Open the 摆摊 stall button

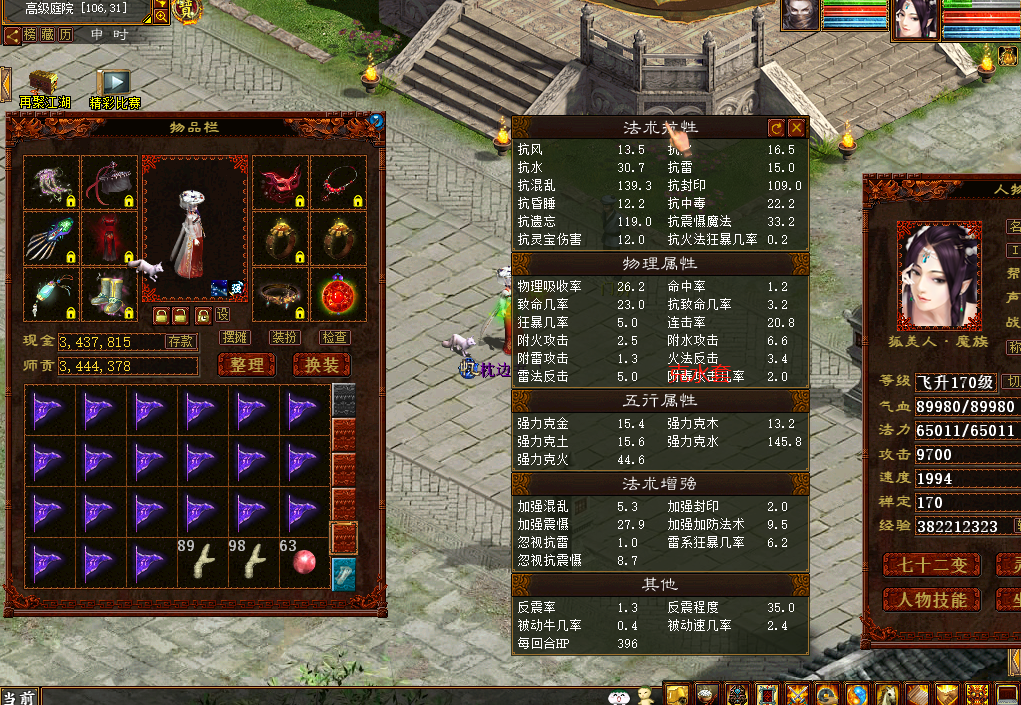[235, 338]
